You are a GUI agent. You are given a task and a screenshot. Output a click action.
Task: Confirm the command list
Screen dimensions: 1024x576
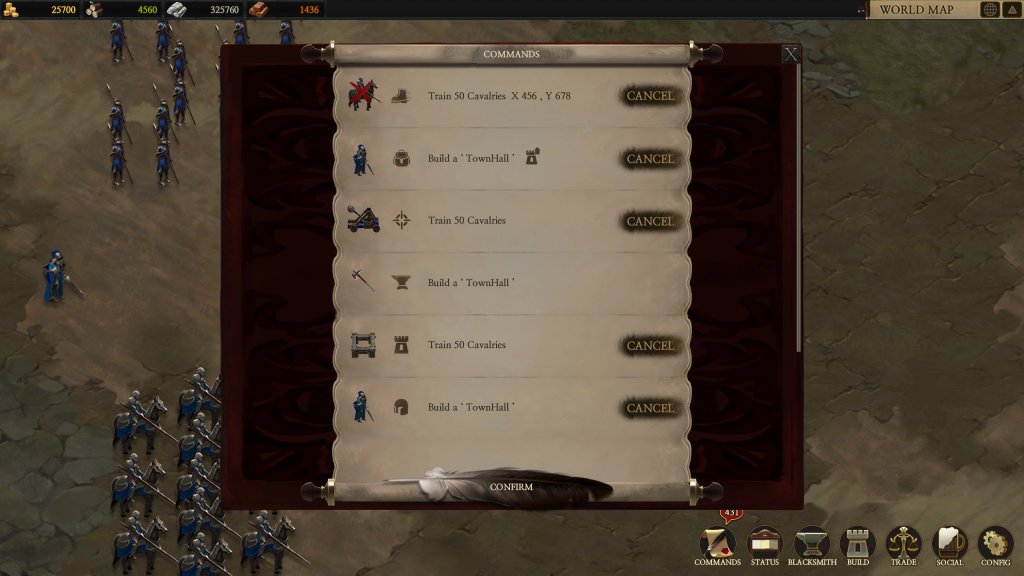coord(511,487)
